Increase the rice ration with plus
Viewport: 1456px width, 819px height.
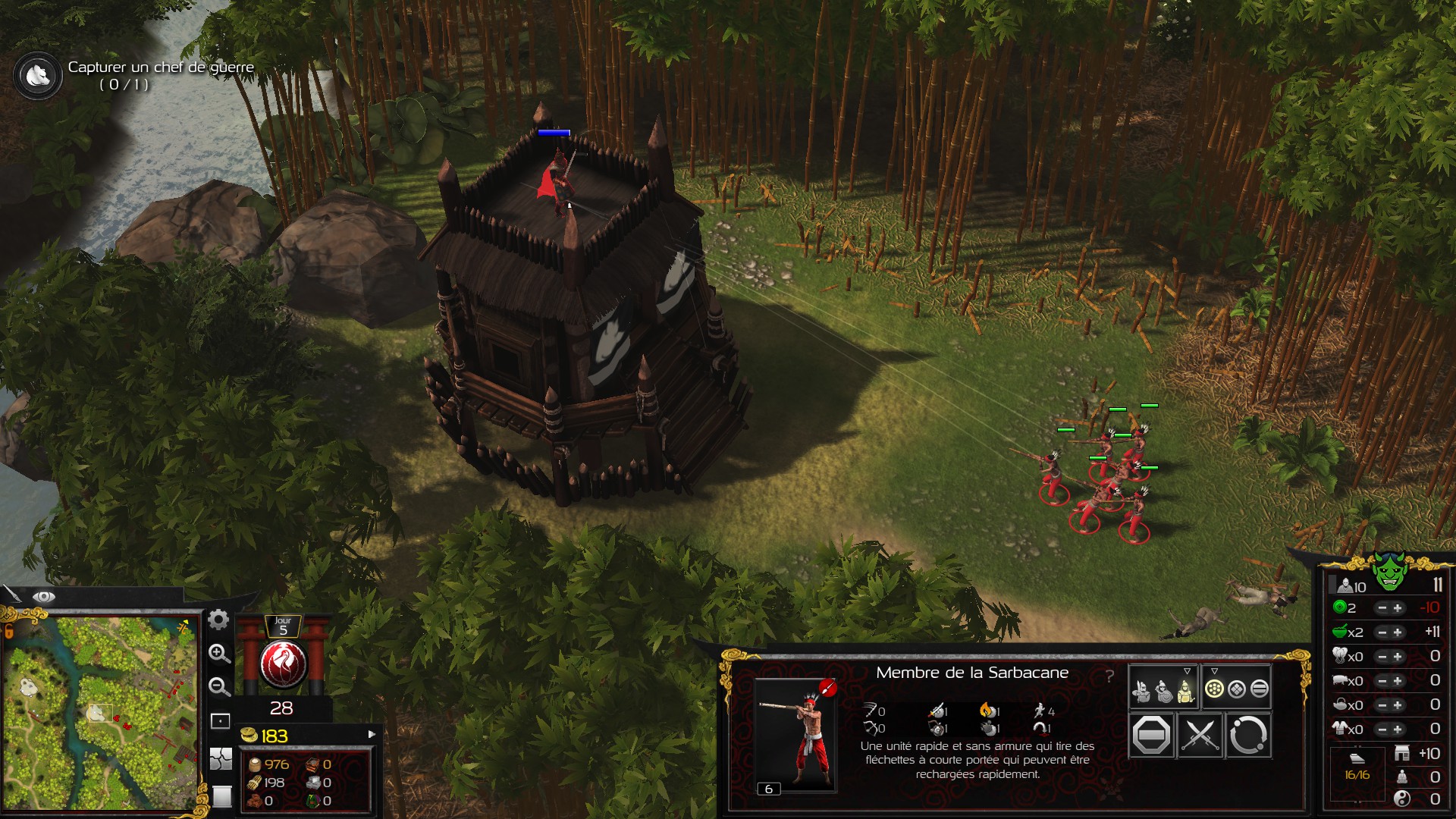click(1398, 632)
